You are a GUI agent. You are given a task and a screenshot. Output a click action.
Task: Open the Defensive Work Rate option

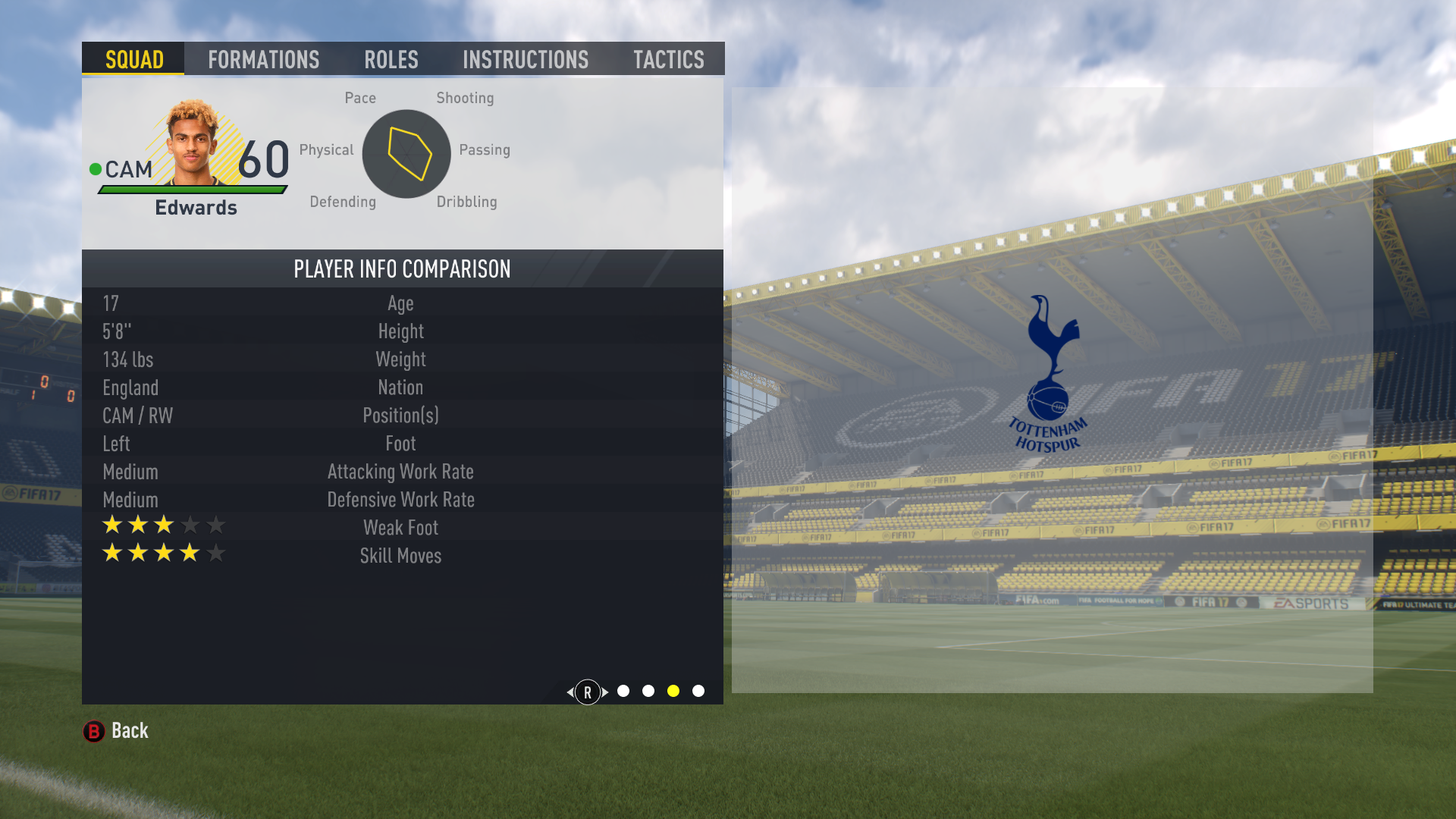(400, 499)
